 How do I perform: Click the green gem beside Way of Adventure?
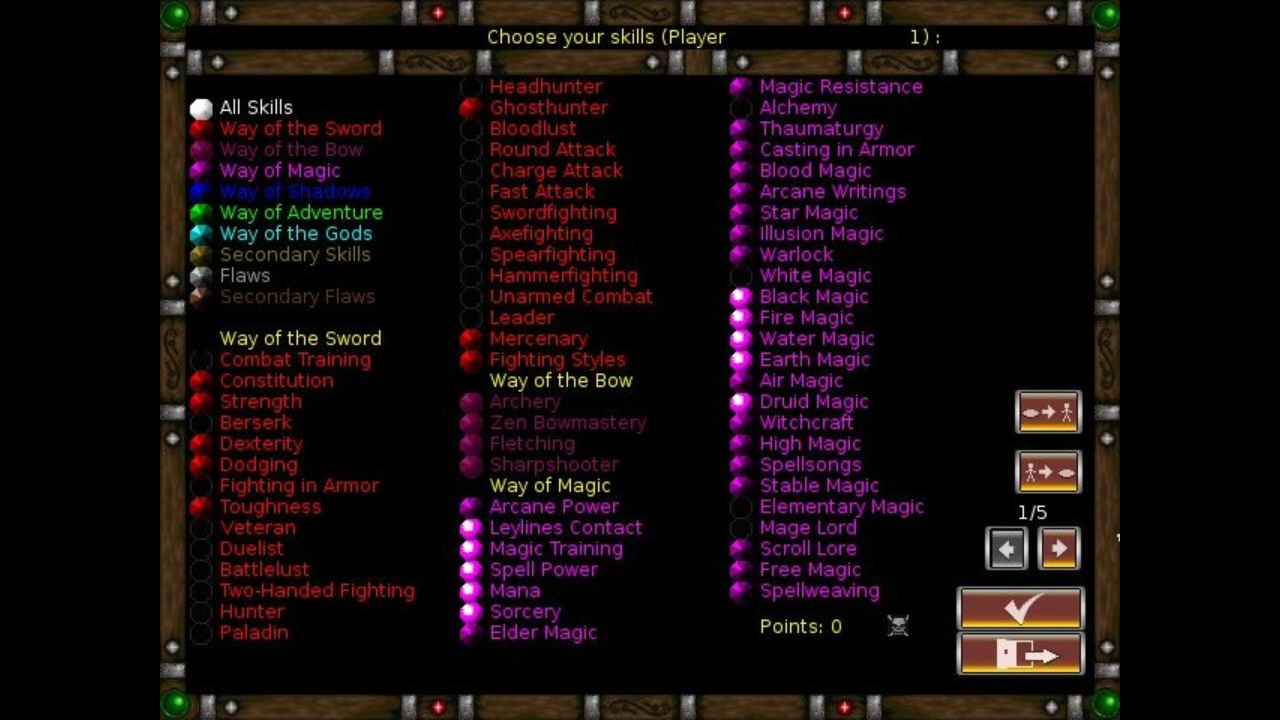tap(201, 212)
